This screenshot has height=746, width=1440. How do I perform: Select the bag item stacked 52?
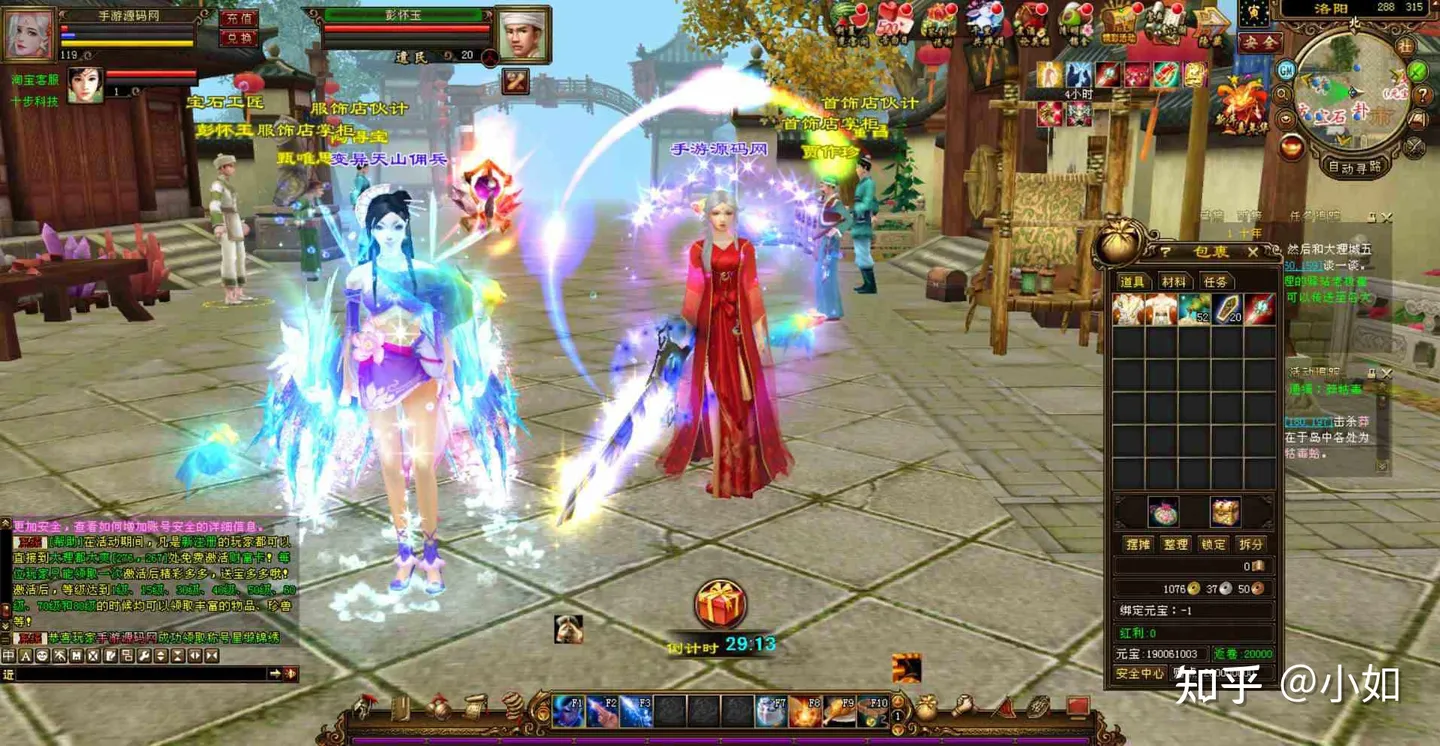click(x=1194, y=309)
